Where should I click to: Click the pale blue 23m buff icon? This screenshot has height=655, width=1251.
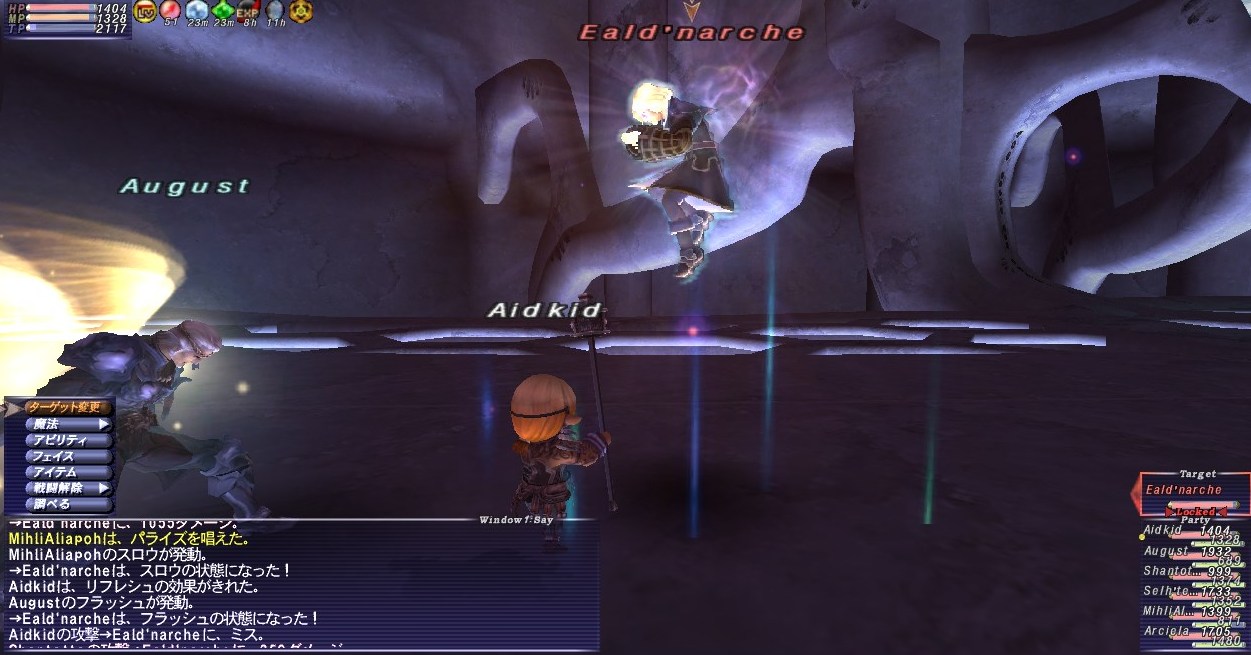(196, 11)
